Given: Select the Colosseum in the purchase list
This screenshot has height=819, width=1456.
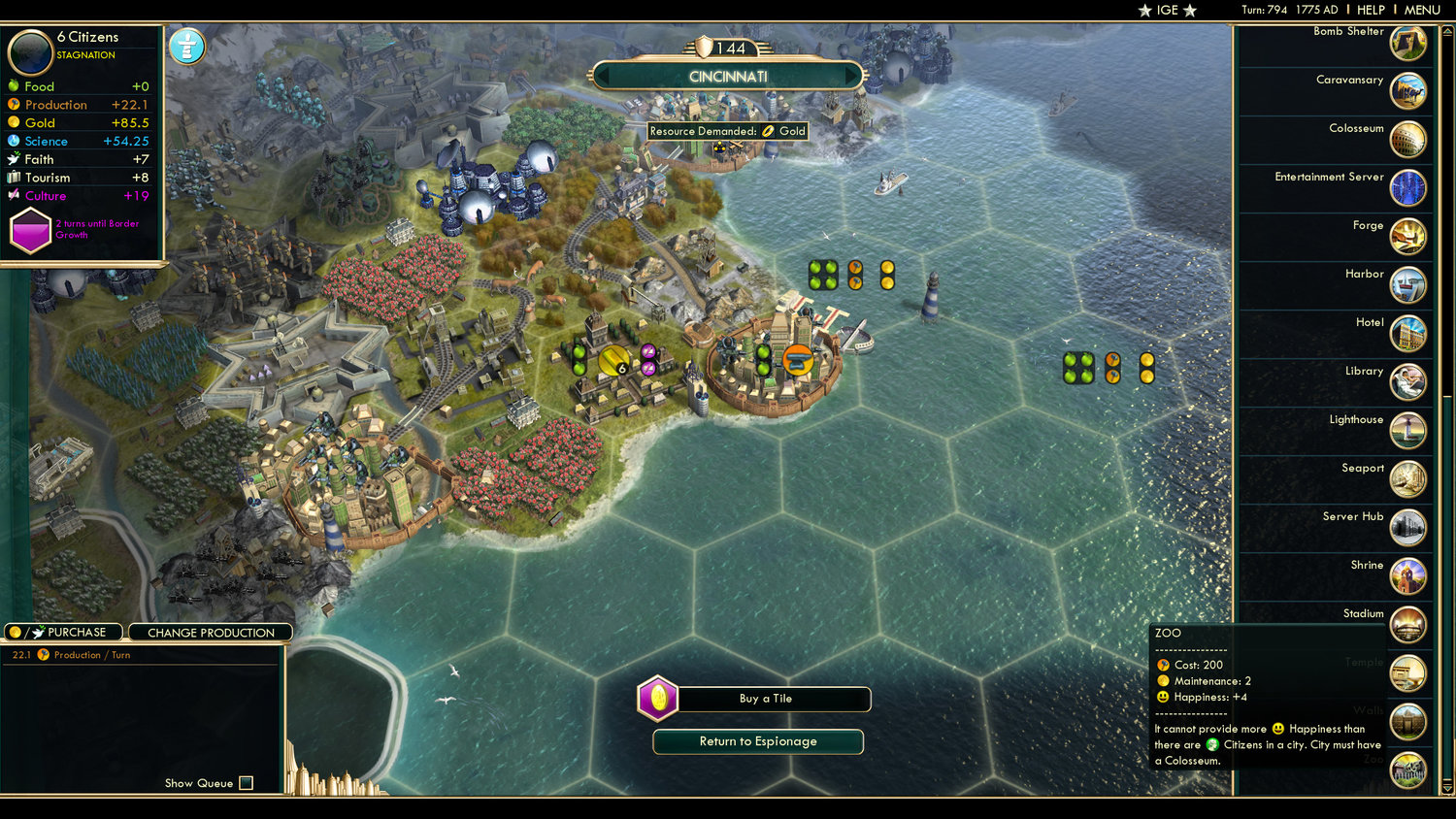Looking at the screenshot, I should click(x=1408, y=140).
